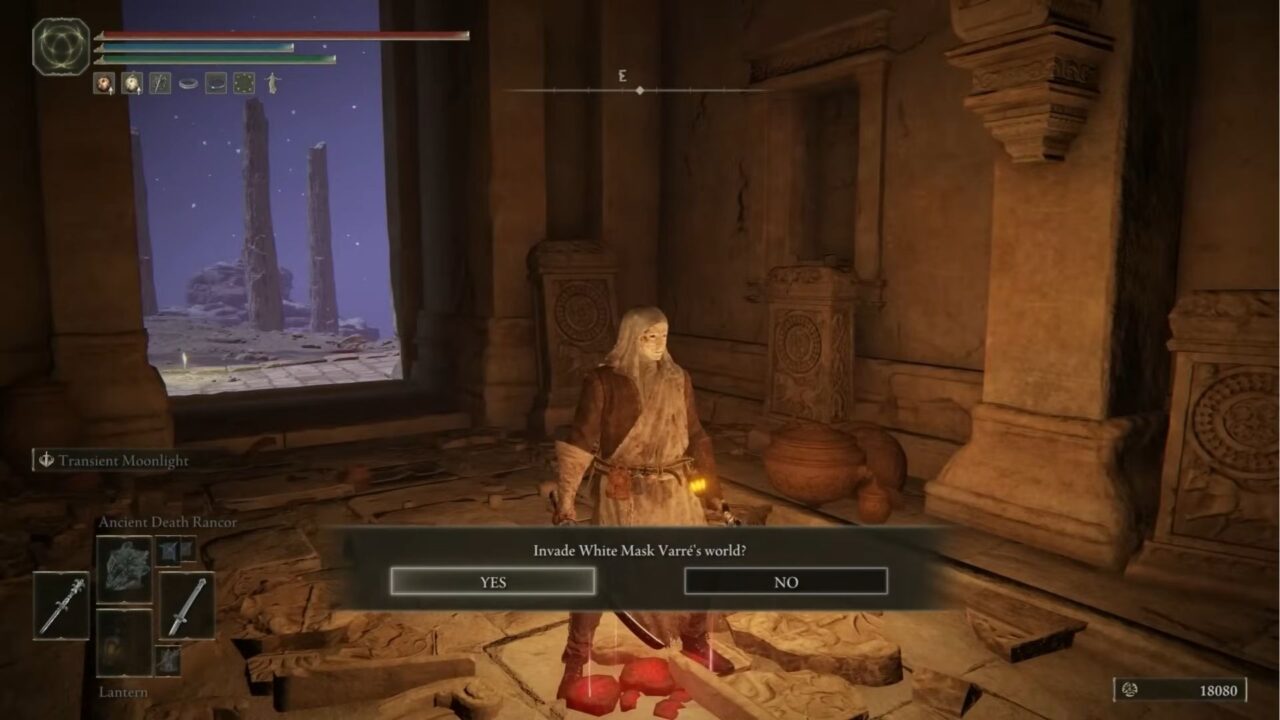The height and width of the screenshot is (720, 1280).
Task: Click the spirit effigy buff icon
Action: coord(271,83)
